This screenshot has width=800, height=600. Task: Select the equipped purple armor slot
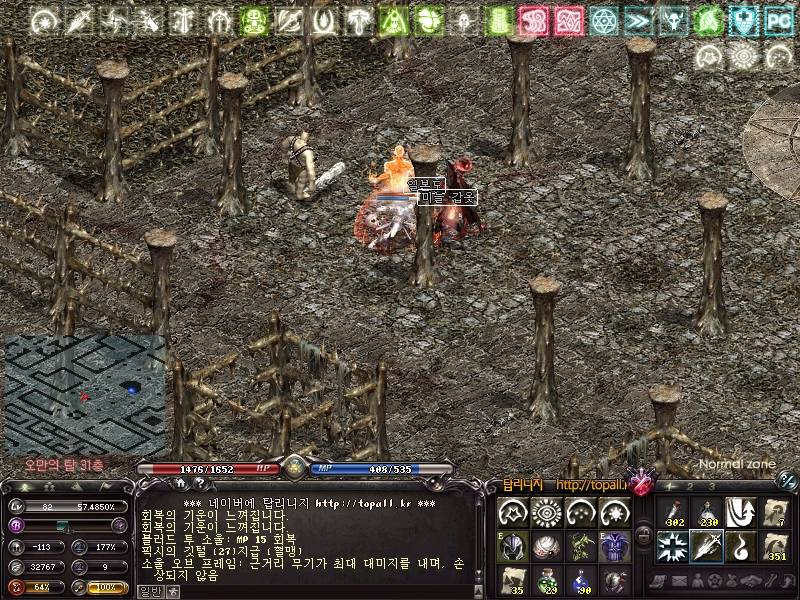pos(615,546)
